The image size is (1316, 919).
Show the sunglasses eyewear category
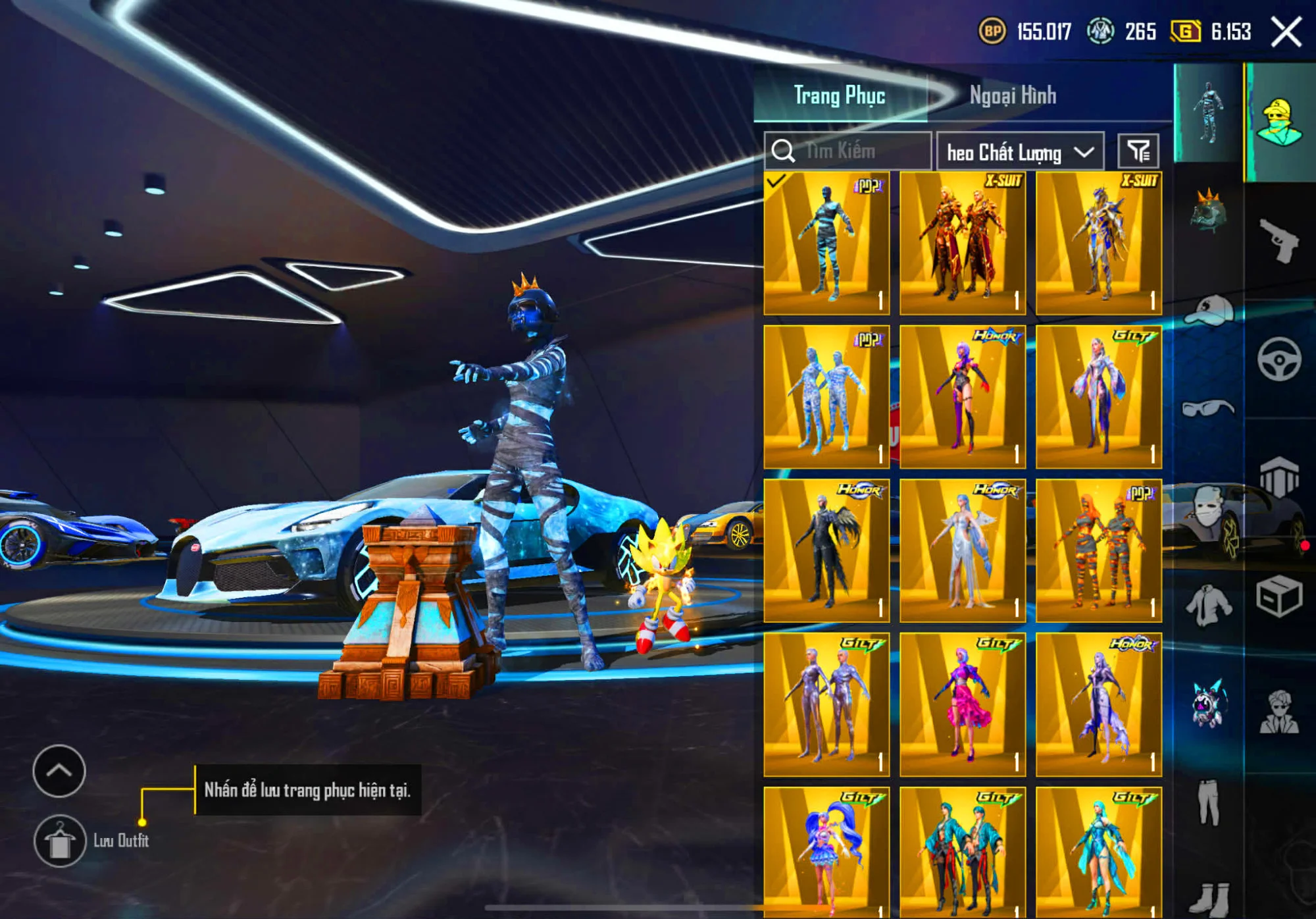(1208, 408)
